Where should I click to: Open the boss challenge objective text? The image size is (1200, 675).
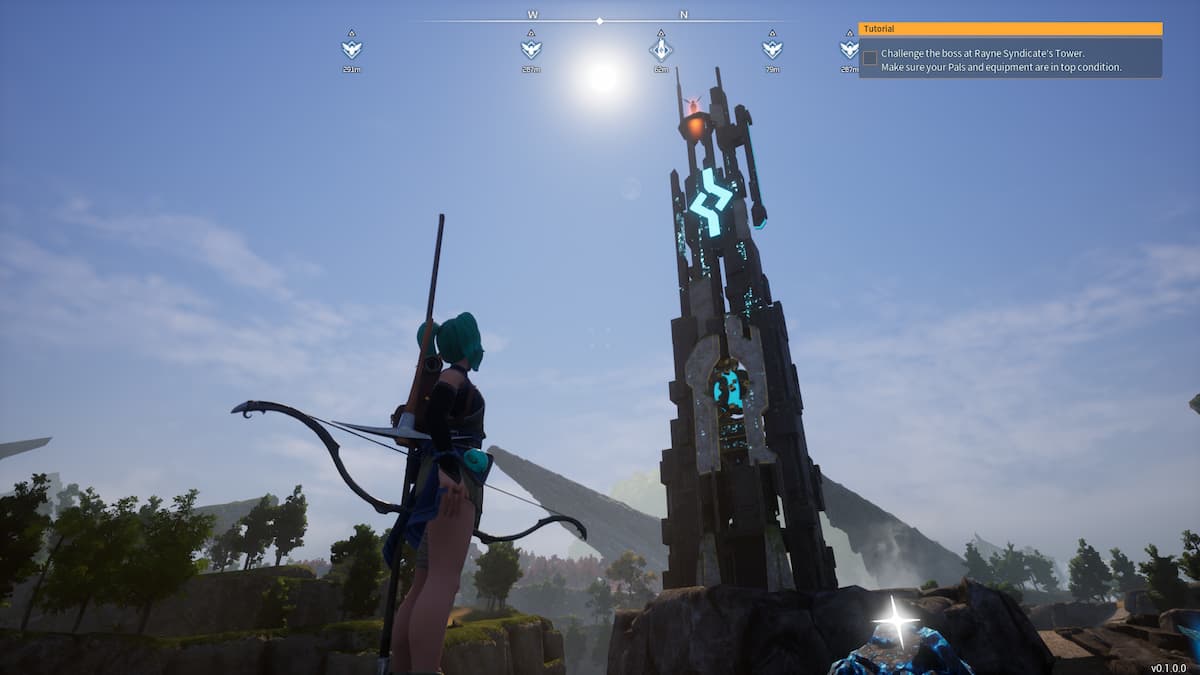coord(1000,60)
